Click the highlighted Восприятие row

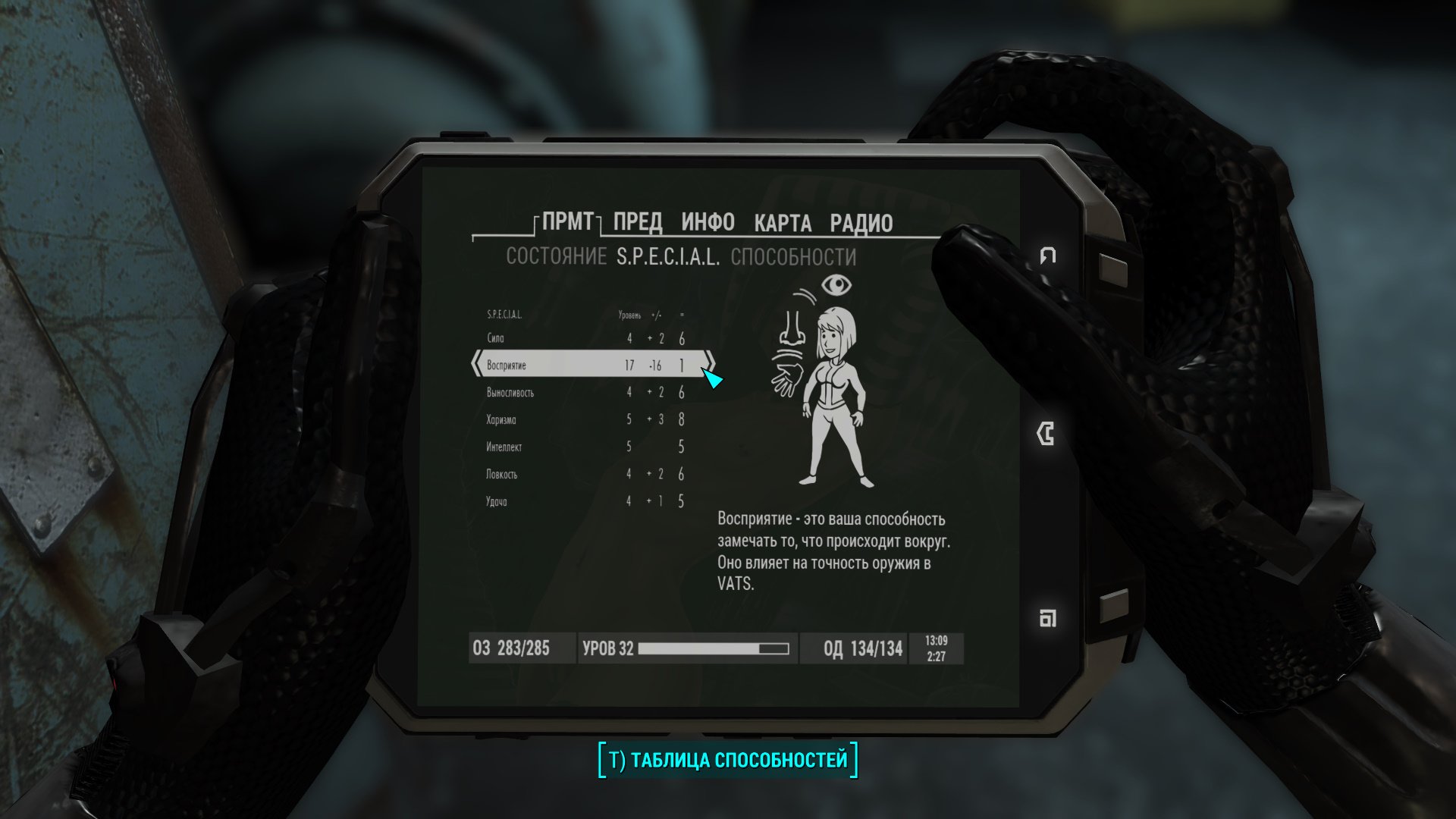(x=584, y=366)
